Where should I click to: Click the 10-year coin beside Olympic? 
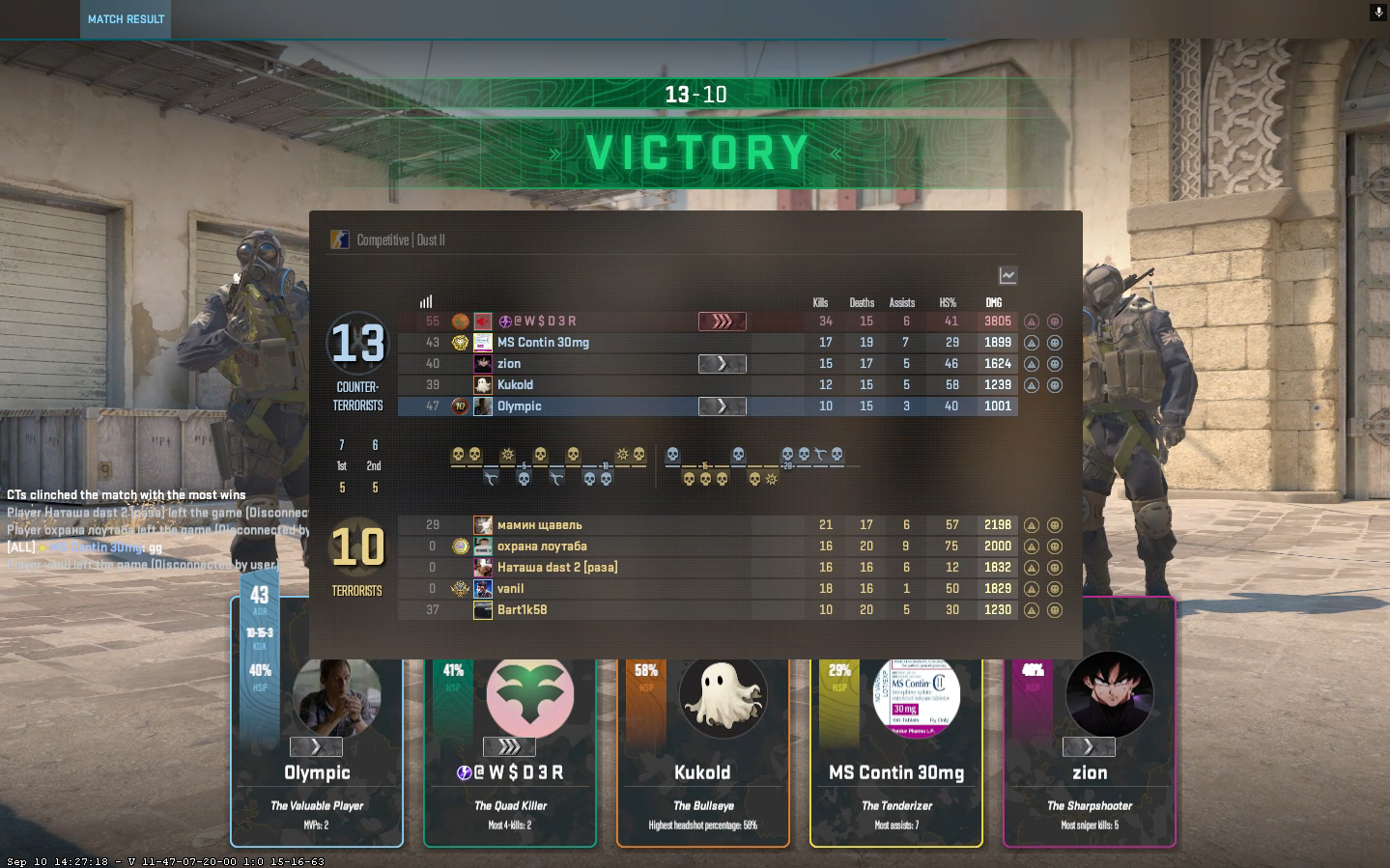tap(459, 406)
